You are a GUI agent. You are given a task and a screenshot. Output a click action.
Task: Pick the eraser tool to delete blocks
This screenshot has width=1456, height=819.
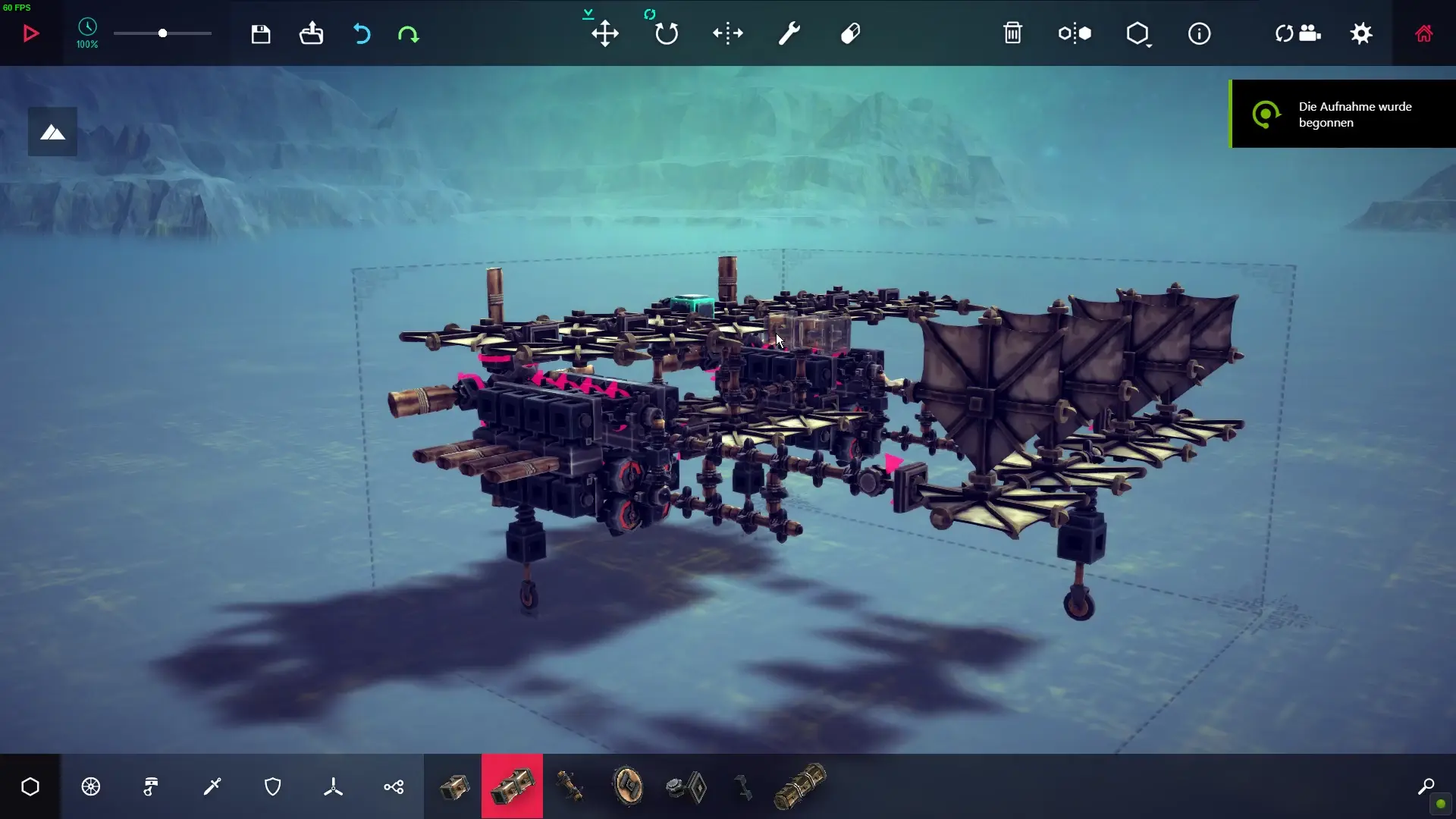tap(851, 33)
